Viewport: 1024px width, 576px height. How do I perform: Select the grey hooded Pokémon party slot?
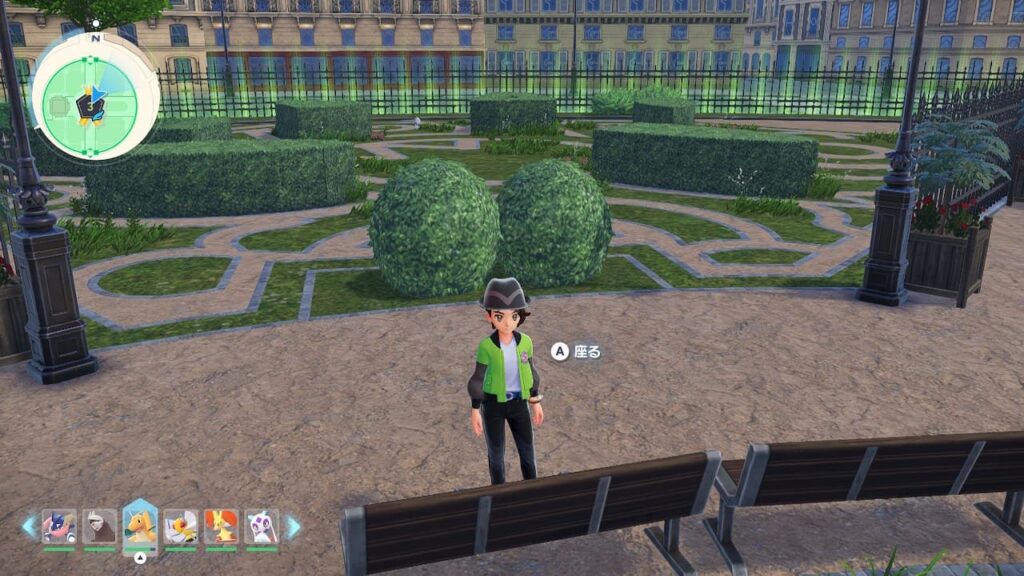click(x=99, y=526)
